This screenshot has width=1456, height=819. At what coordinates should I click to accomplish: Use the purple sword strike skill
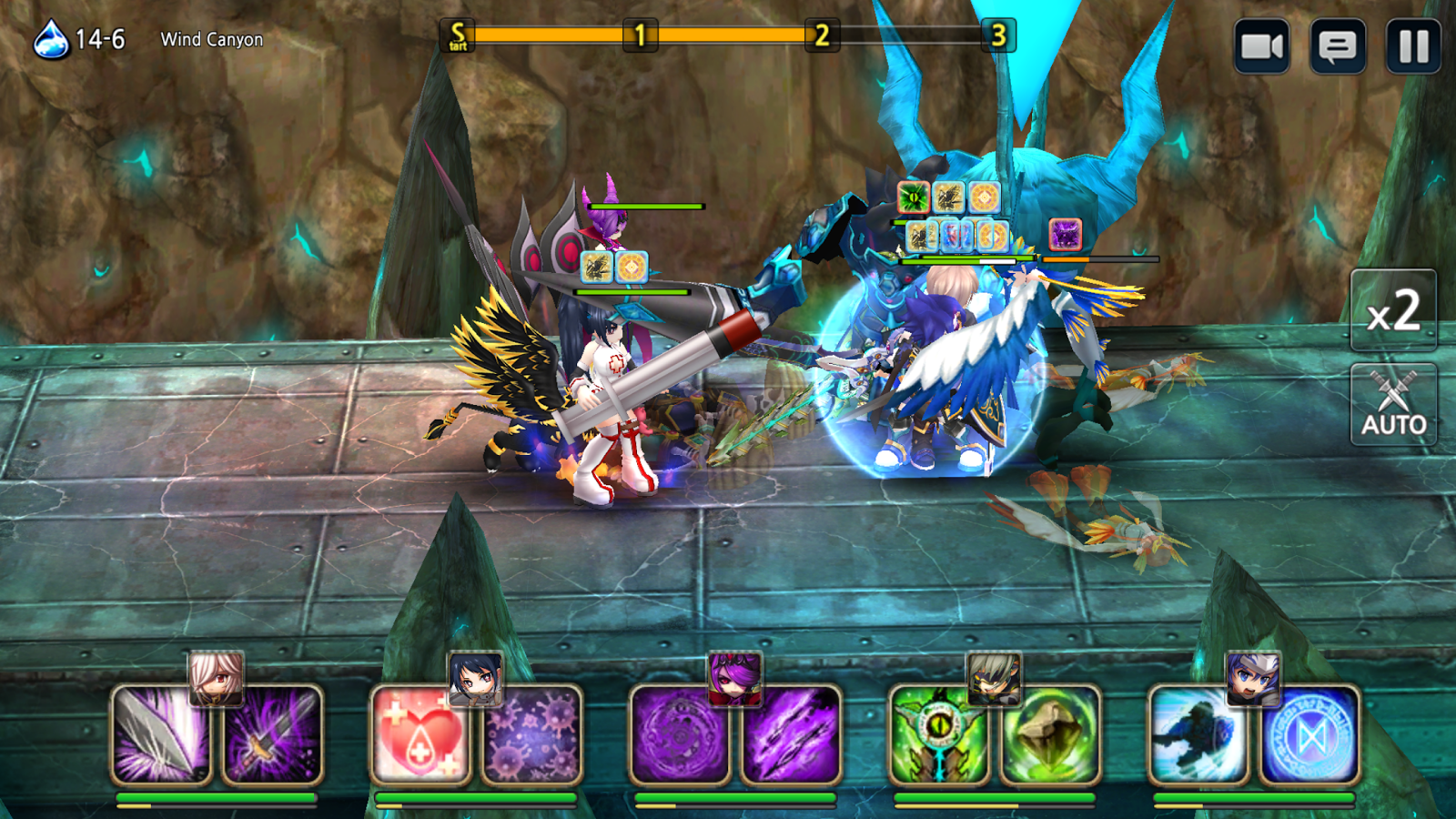click(273, 735)
